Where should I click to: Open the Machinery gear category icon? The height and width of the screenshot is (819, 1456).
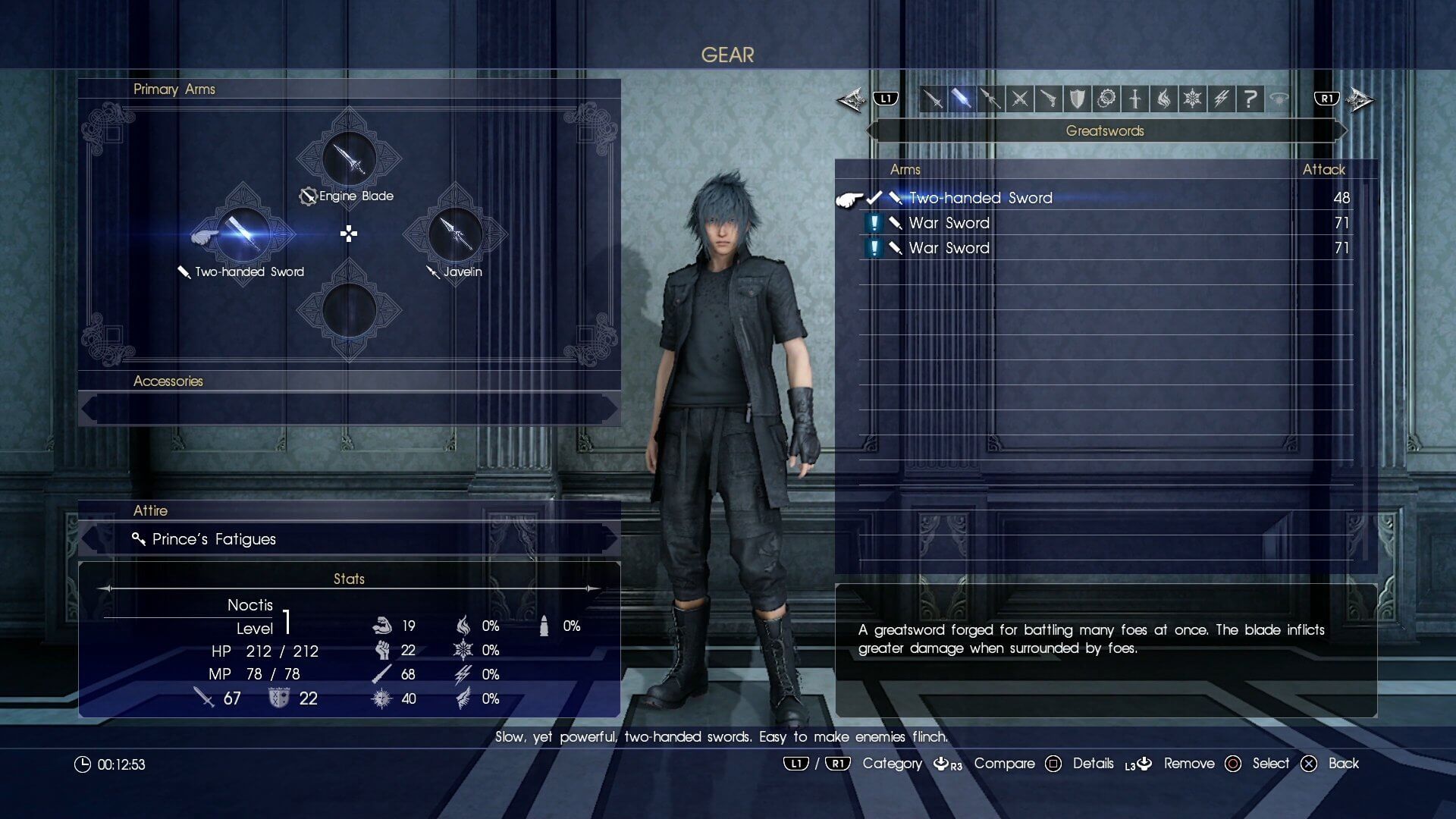[x=1106, y=99]
